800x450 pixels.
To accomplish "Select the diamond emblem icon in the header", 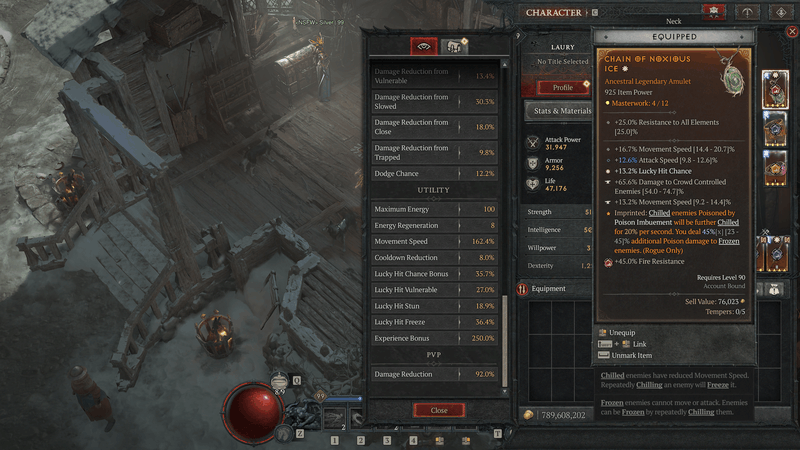I will coord(781,13).
